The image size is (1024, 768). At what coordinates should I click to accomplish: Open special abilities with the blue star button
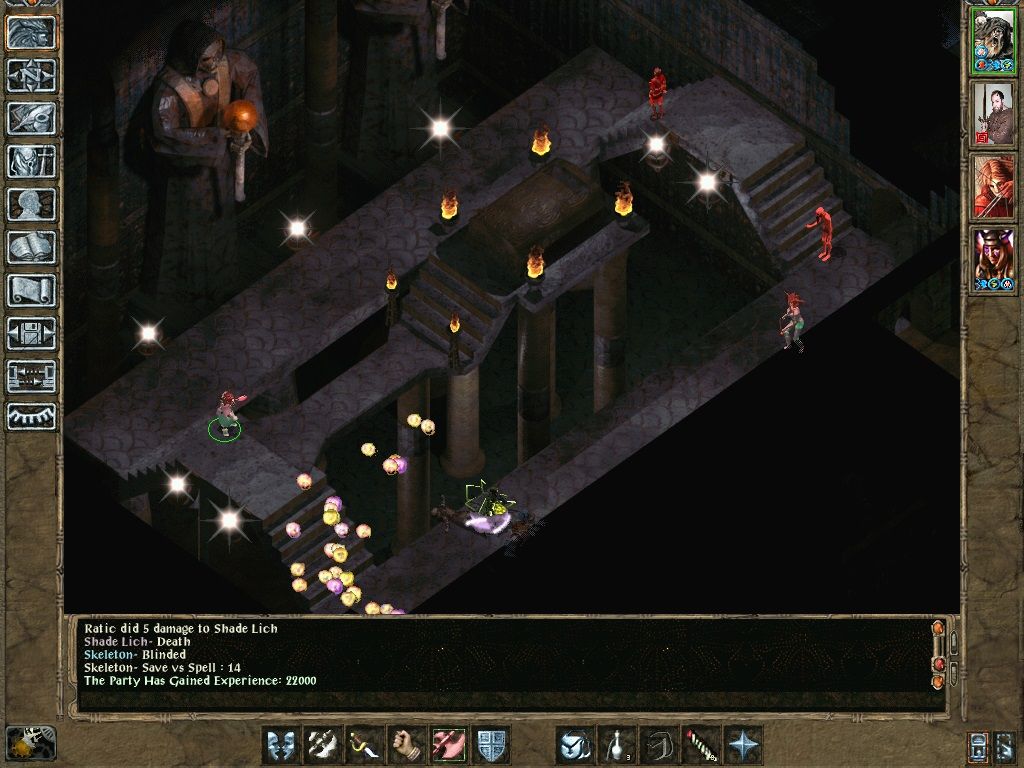tap(743, 745)
